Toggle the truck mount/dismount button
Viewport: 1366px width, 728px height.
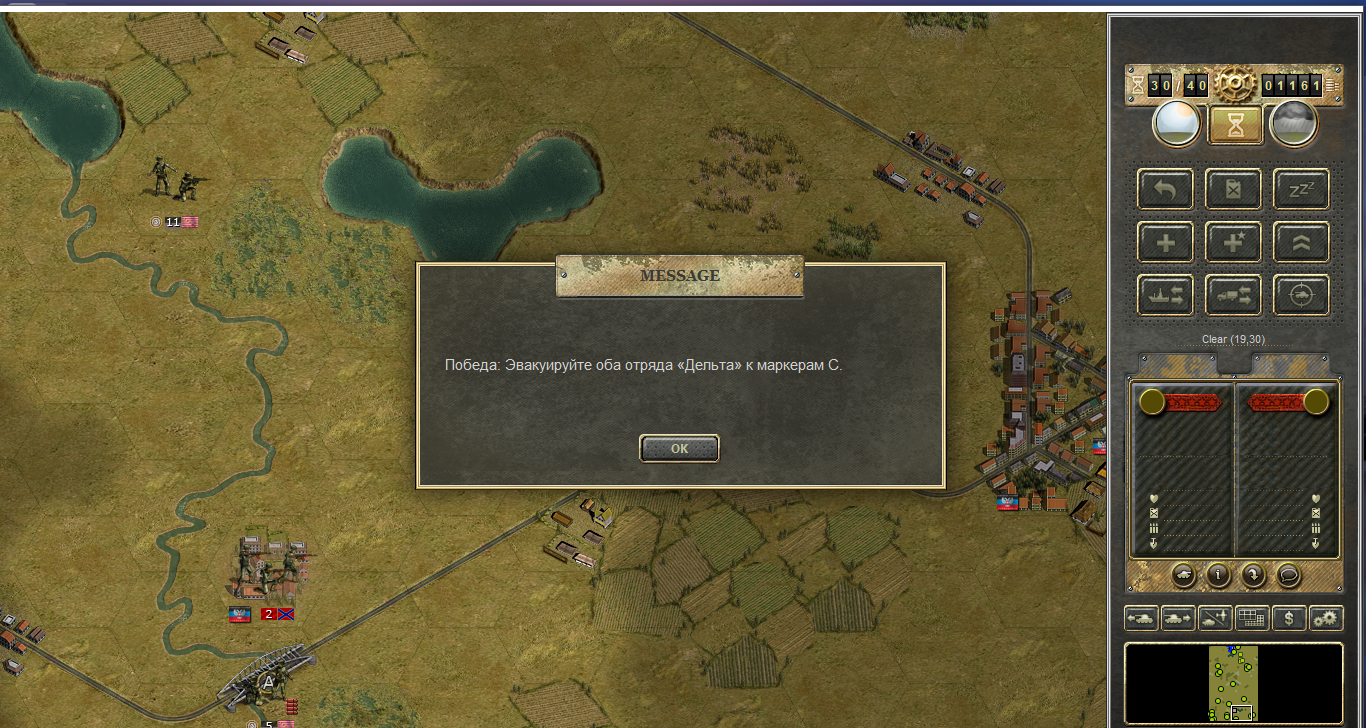[x=1233, y=295]
